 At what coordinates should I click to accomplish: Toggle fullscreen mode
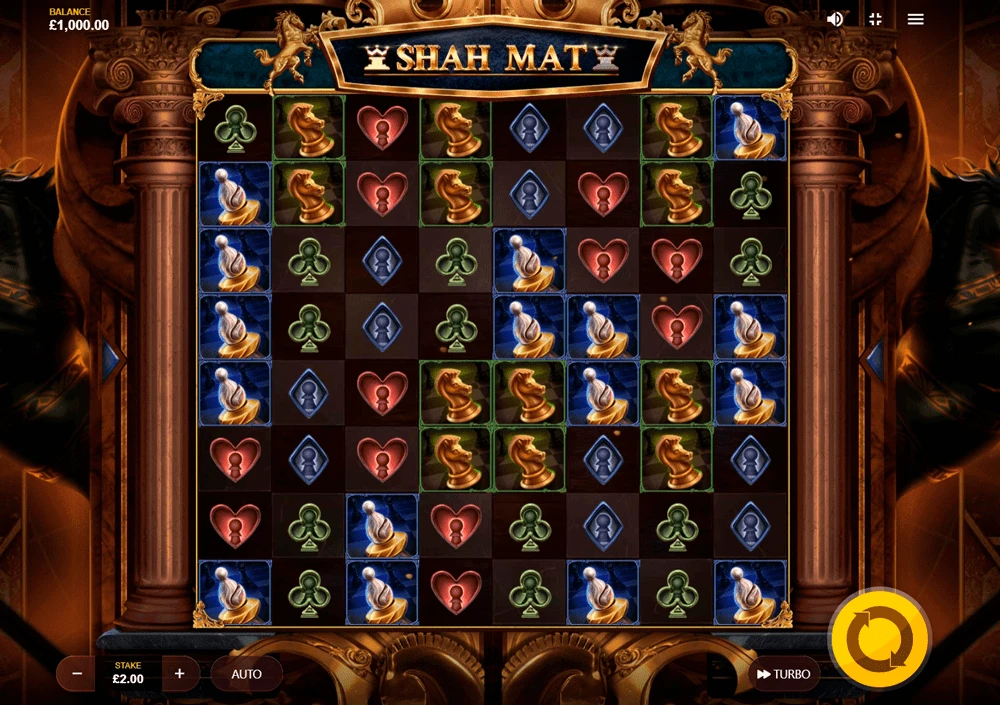(x=875, y=19)
